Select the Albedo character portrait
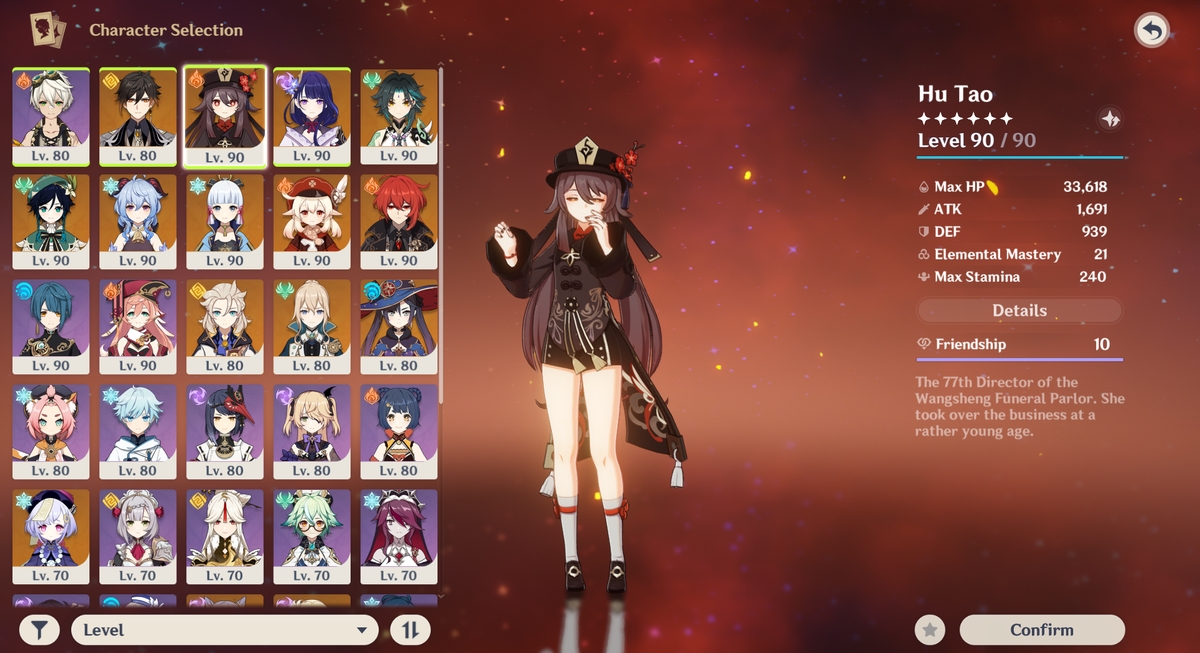 pos(225,326)
